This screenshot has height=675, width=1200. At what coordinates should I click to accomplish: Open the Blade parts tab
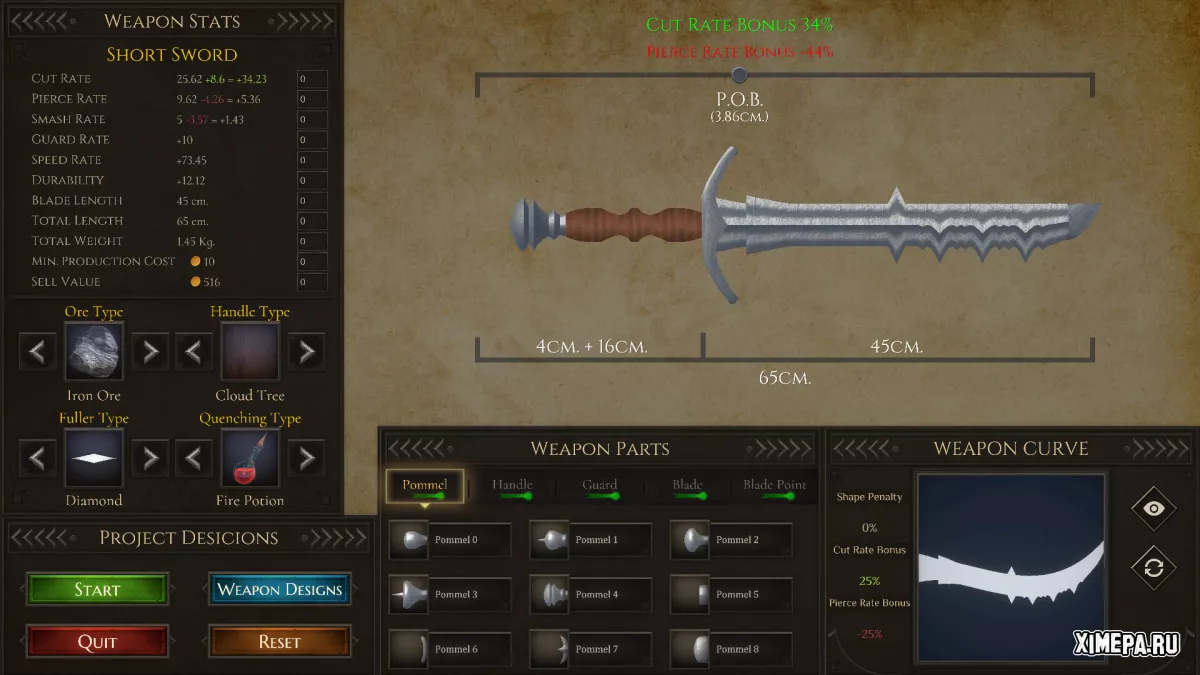point(687,486)
